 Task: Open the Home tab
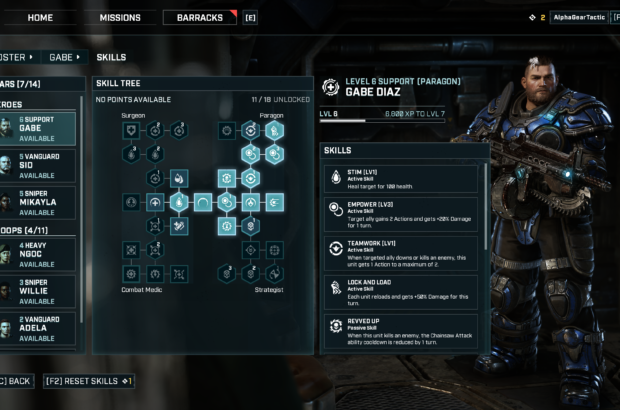41,17
